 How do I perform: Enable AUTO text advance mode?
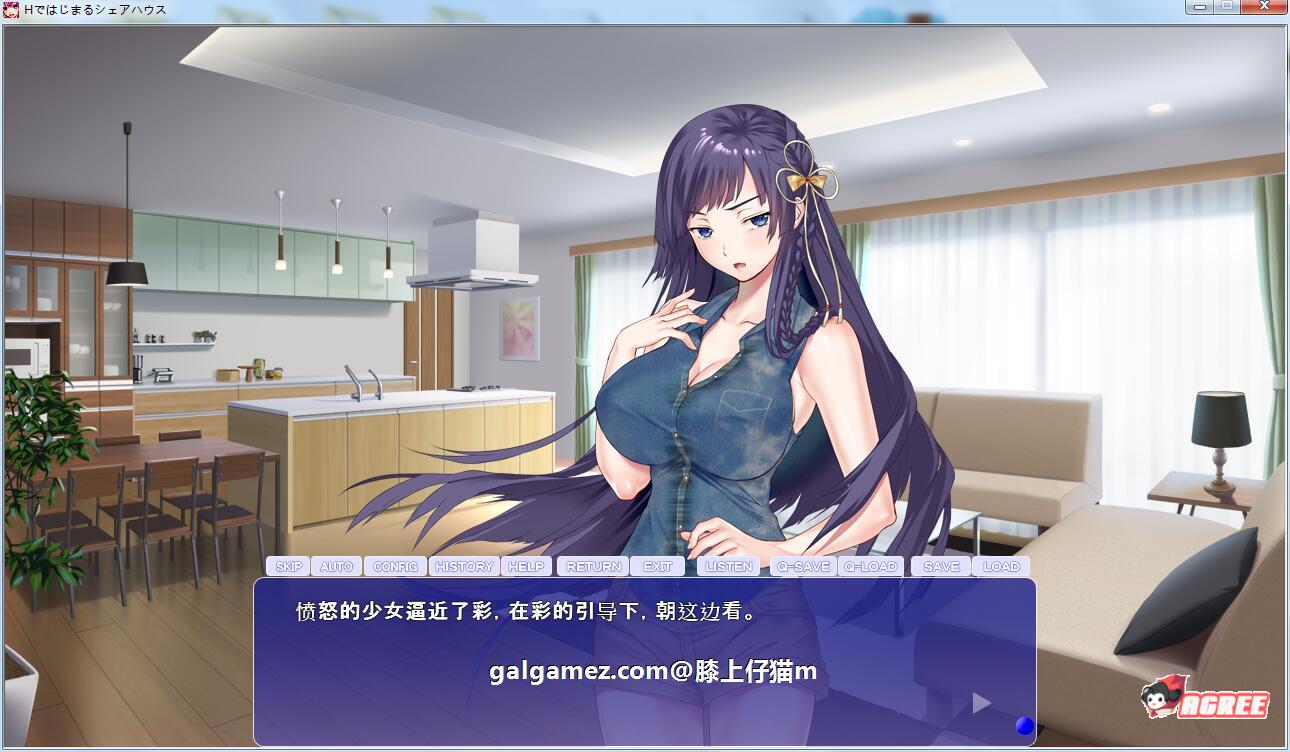[337, 566]
